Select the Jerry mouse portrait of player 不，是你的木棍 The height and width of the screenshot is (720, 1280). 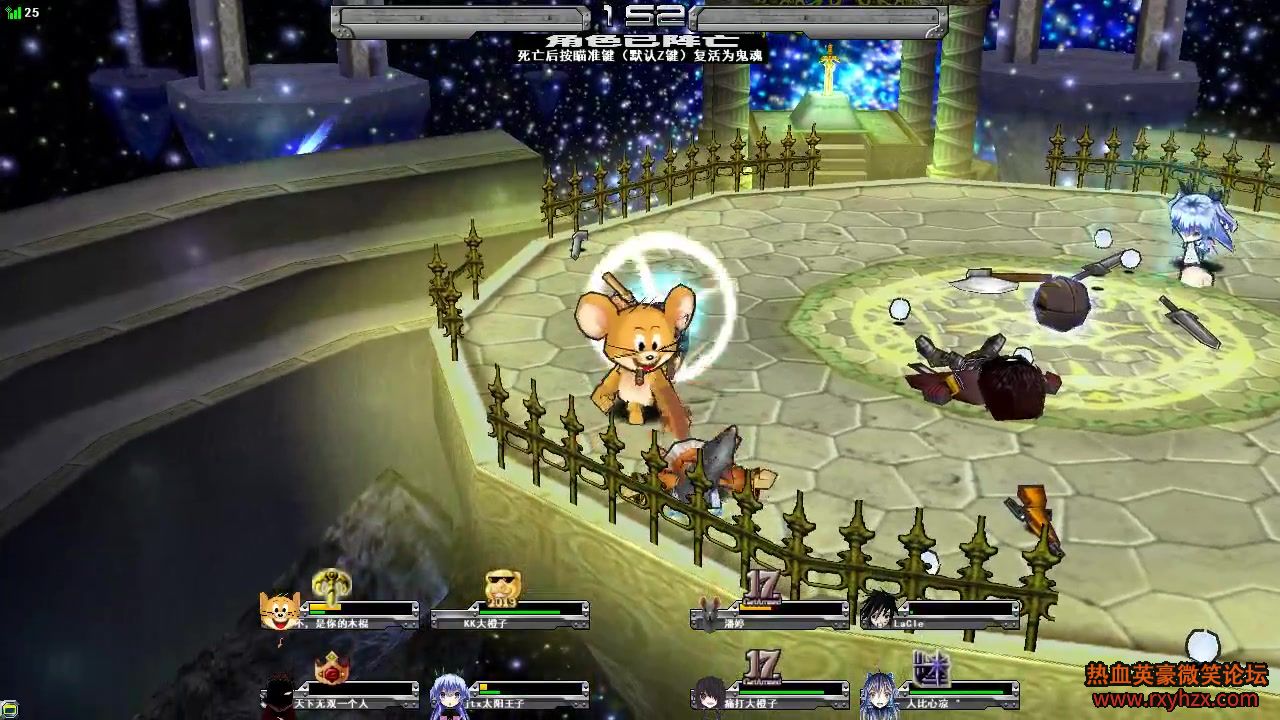pyautogui.click(x=279, y=610)
